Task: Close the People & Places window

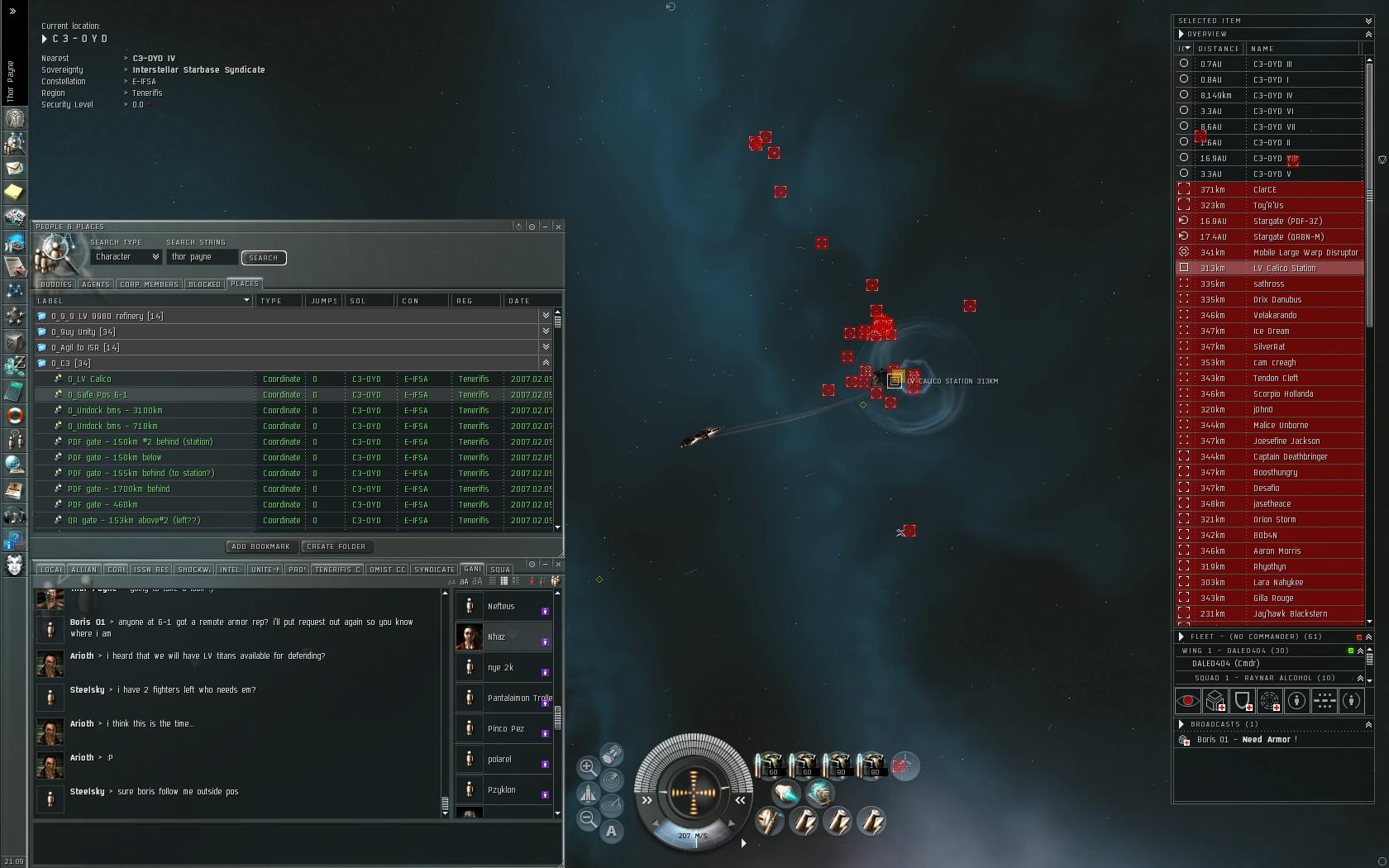Action: pos(558,227)
